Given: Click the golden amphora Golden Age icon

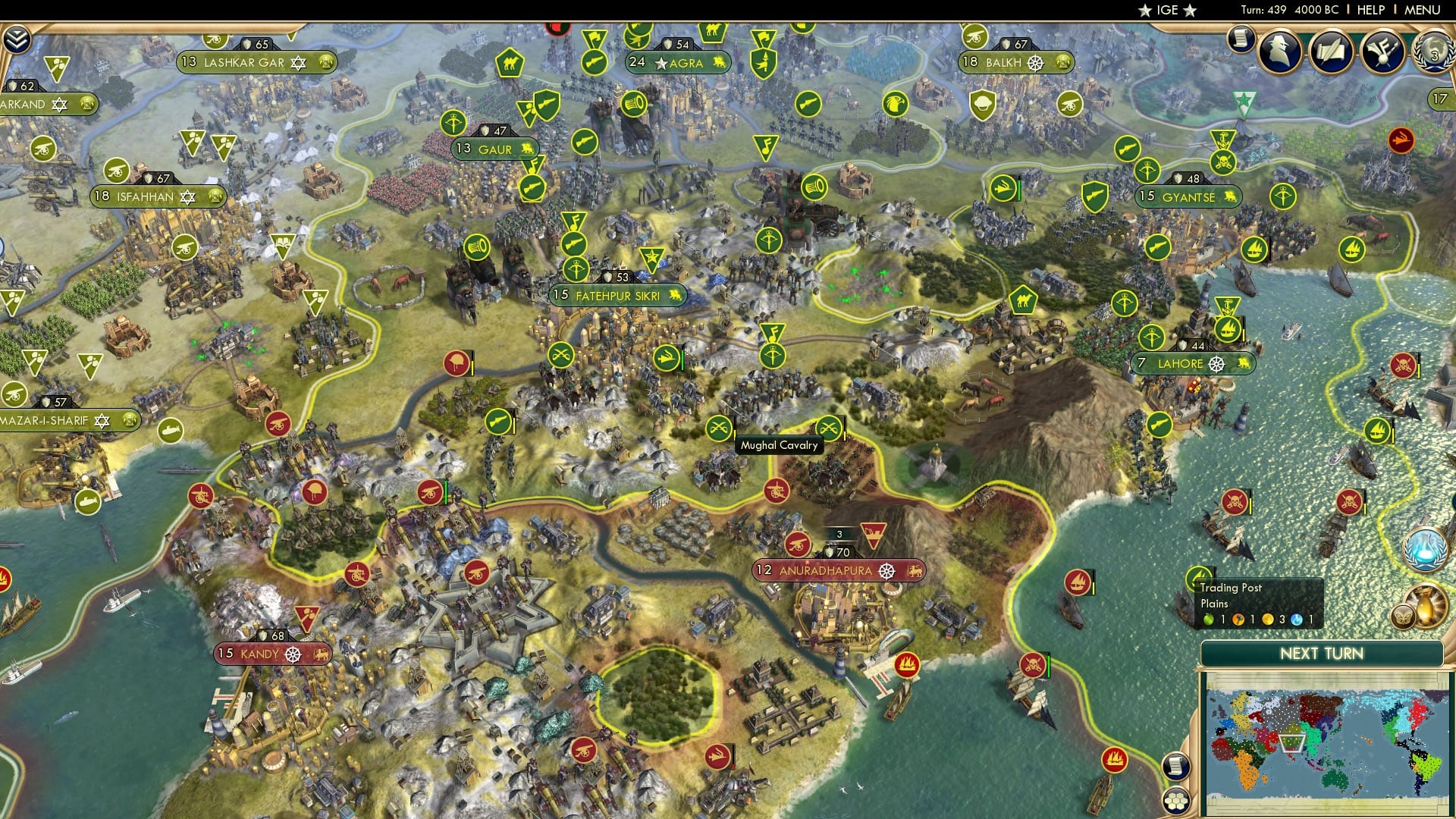Looking at the screenshot, I should pyautogui.click(x=1427, y=607).
